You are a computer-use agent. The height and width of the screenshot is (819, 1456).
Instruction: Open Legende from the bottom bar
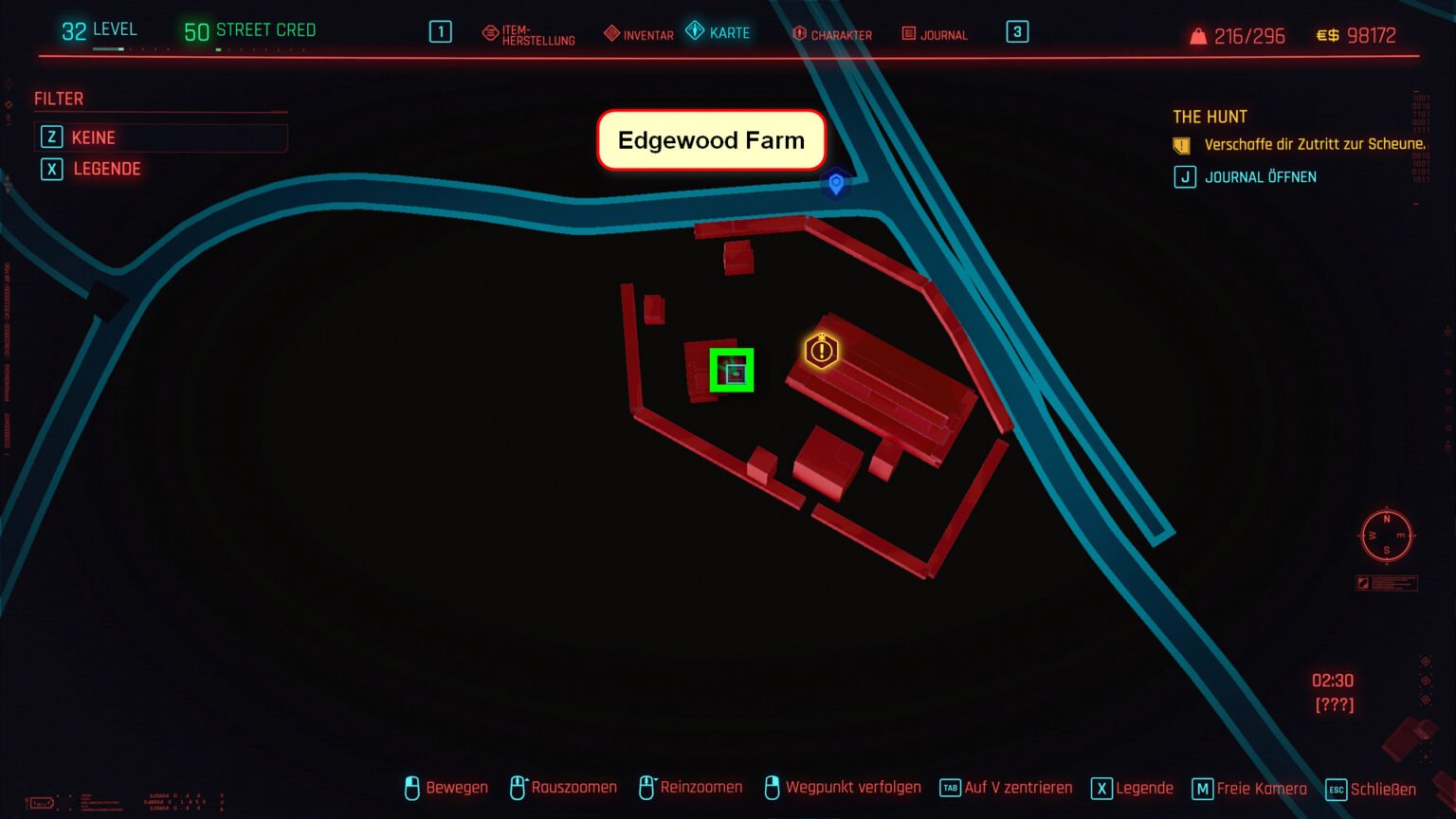pyautogui.click(x=1133, y=789)
